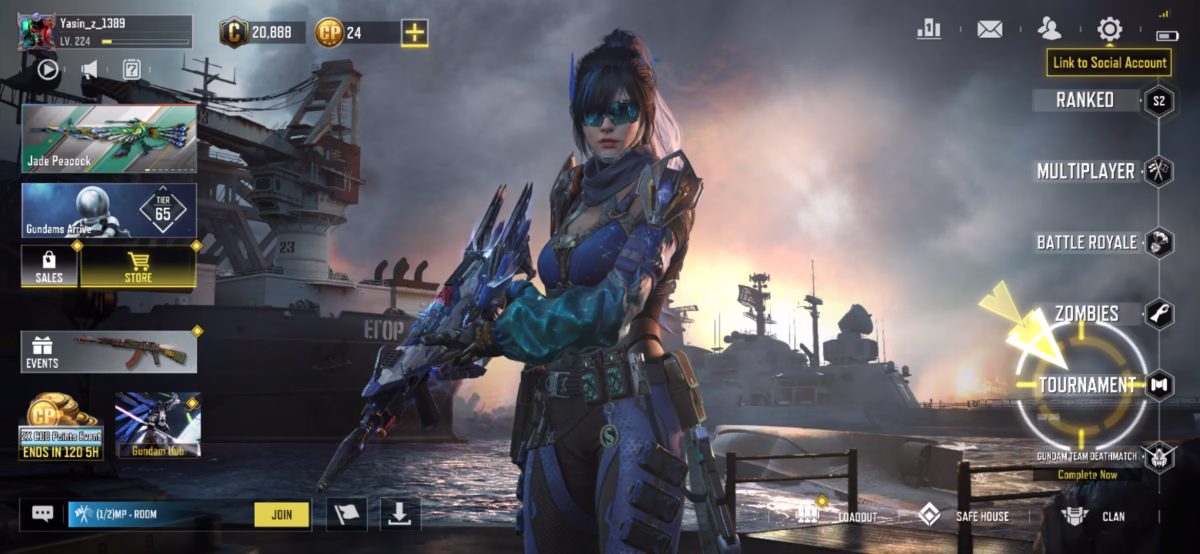Image resolution: width=1200 pixels, height=554 pixels.
Task: Open the Sales page
Action: (49, 266)
